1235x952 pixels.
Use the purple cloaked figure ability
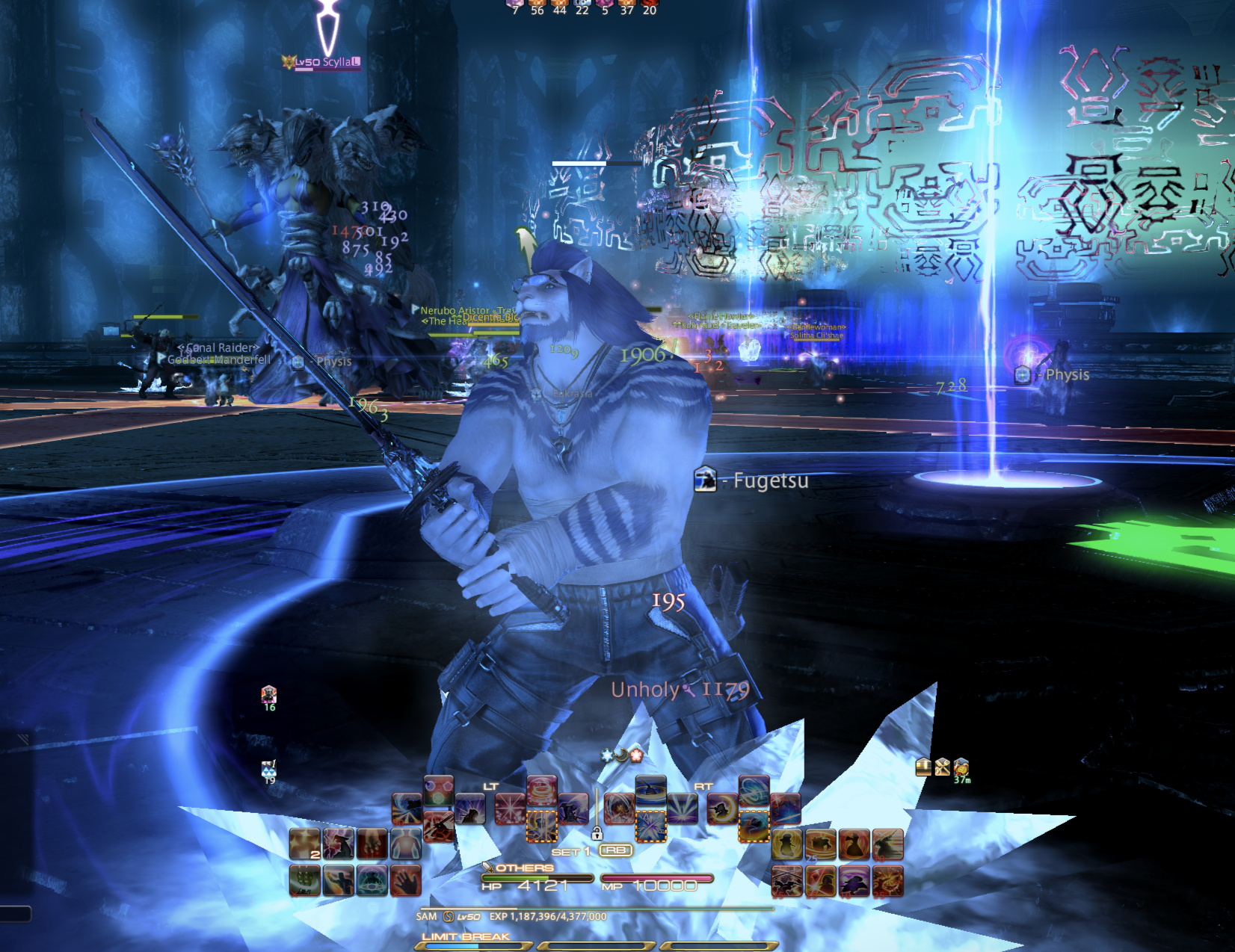coord(854,880)
